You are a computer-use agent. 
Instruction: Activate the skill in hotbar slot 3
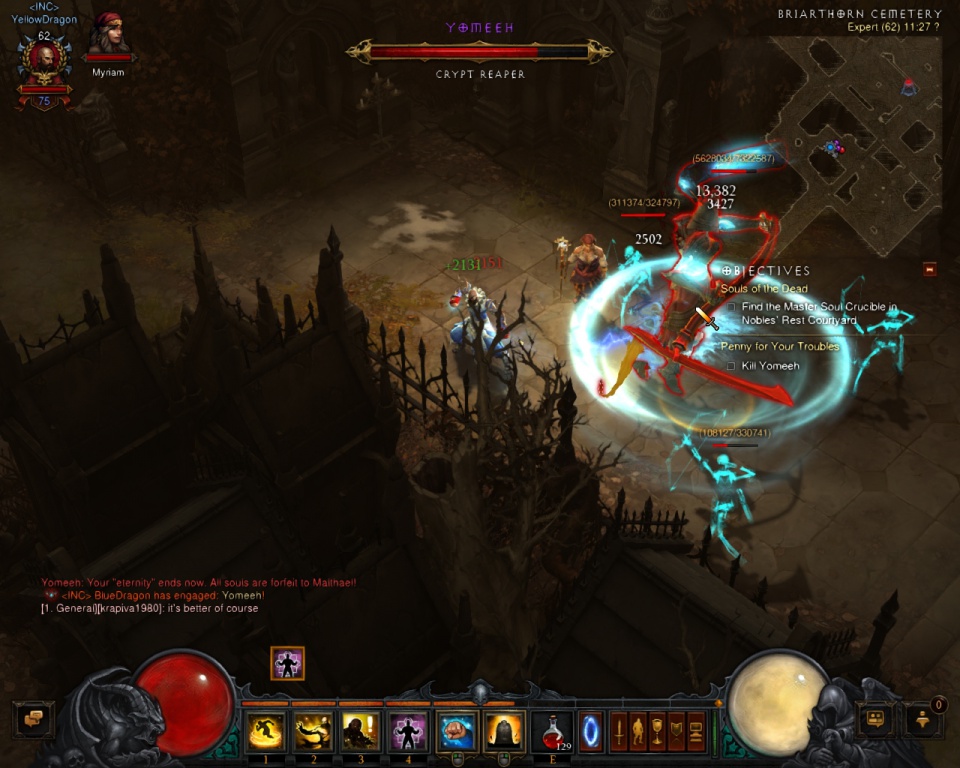pos(361,731)
